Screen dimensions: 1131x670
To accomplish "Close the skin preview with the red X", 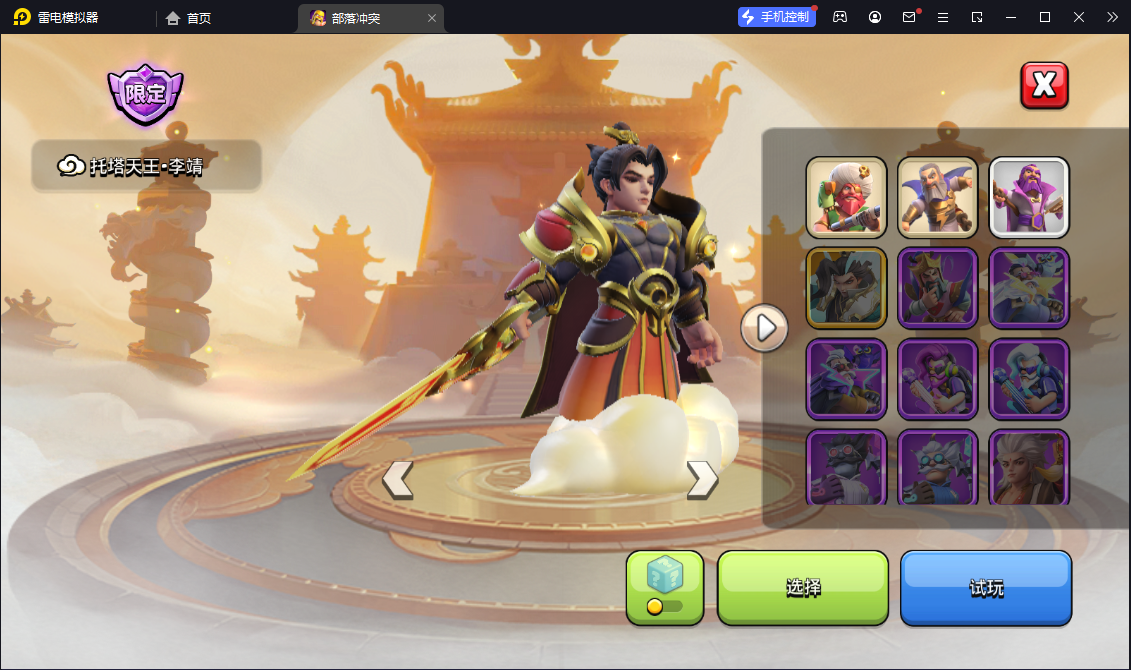I will 1044,85.
